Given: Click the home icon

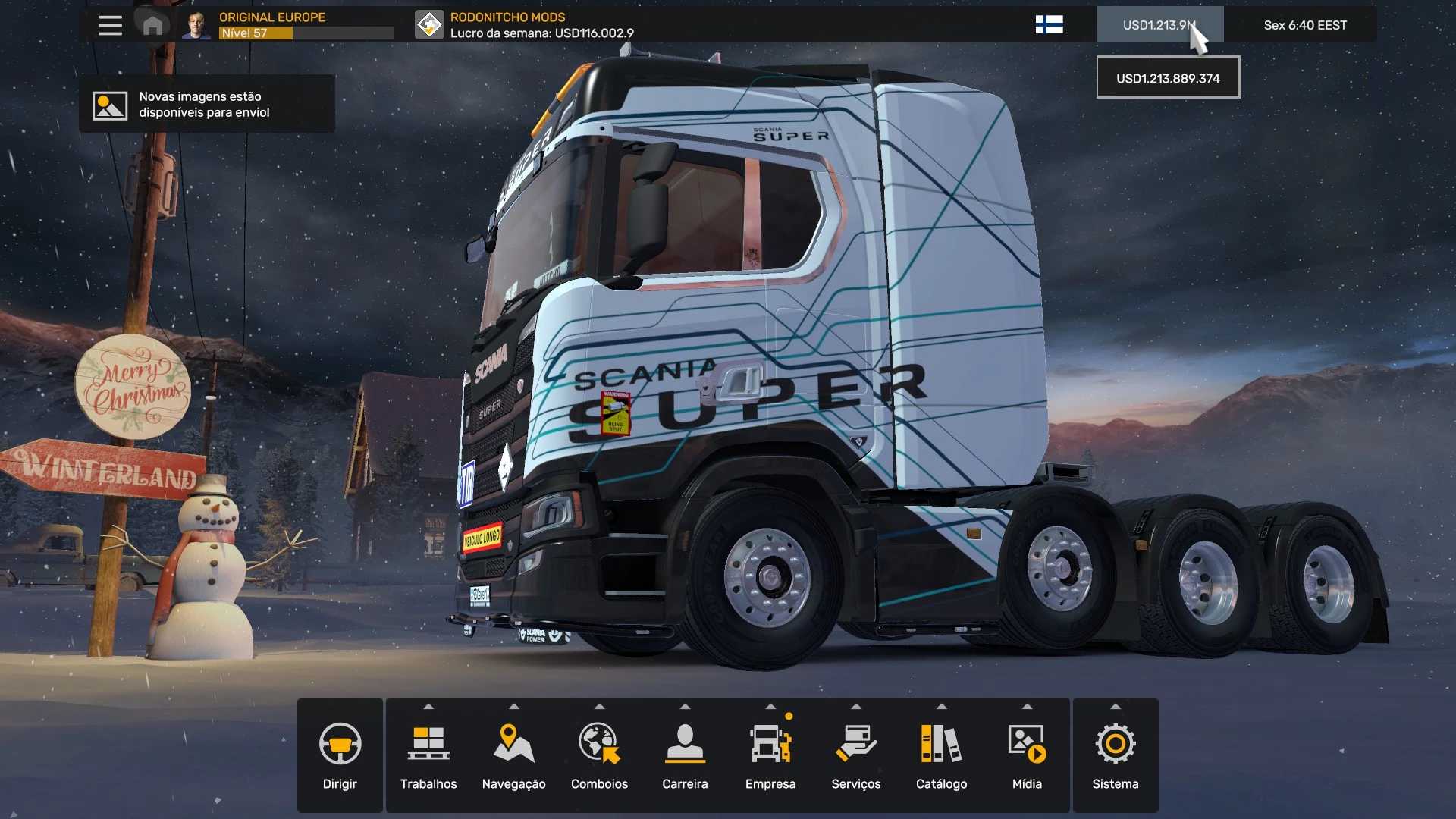Looking at the screenshot, I should tap(152, 26).
